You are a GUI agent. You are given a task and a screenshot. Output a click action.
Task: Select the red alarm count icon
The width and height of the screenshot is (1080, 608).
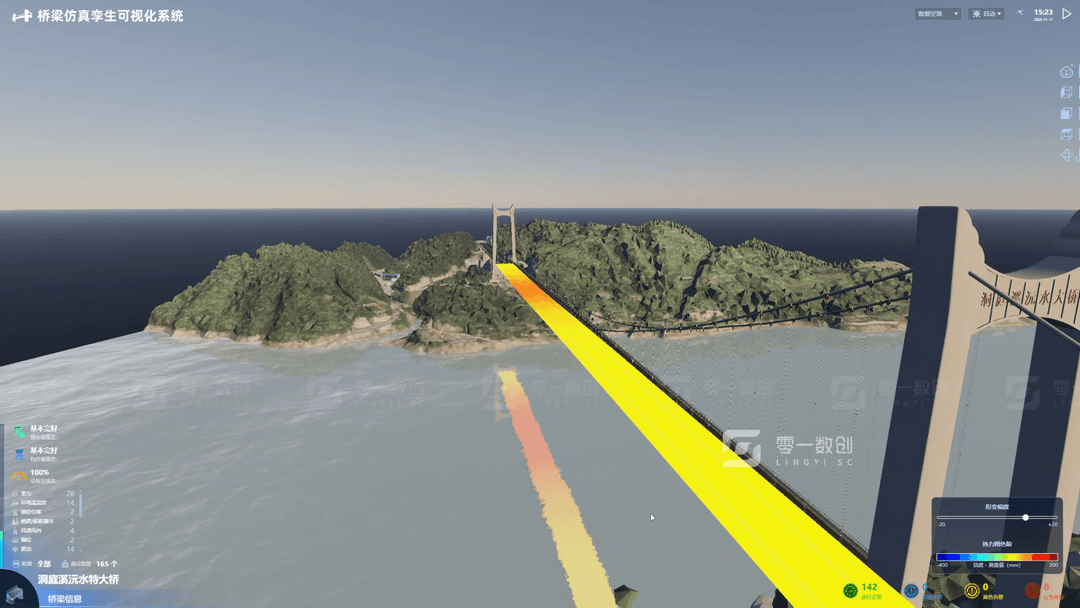[1032, 591]
